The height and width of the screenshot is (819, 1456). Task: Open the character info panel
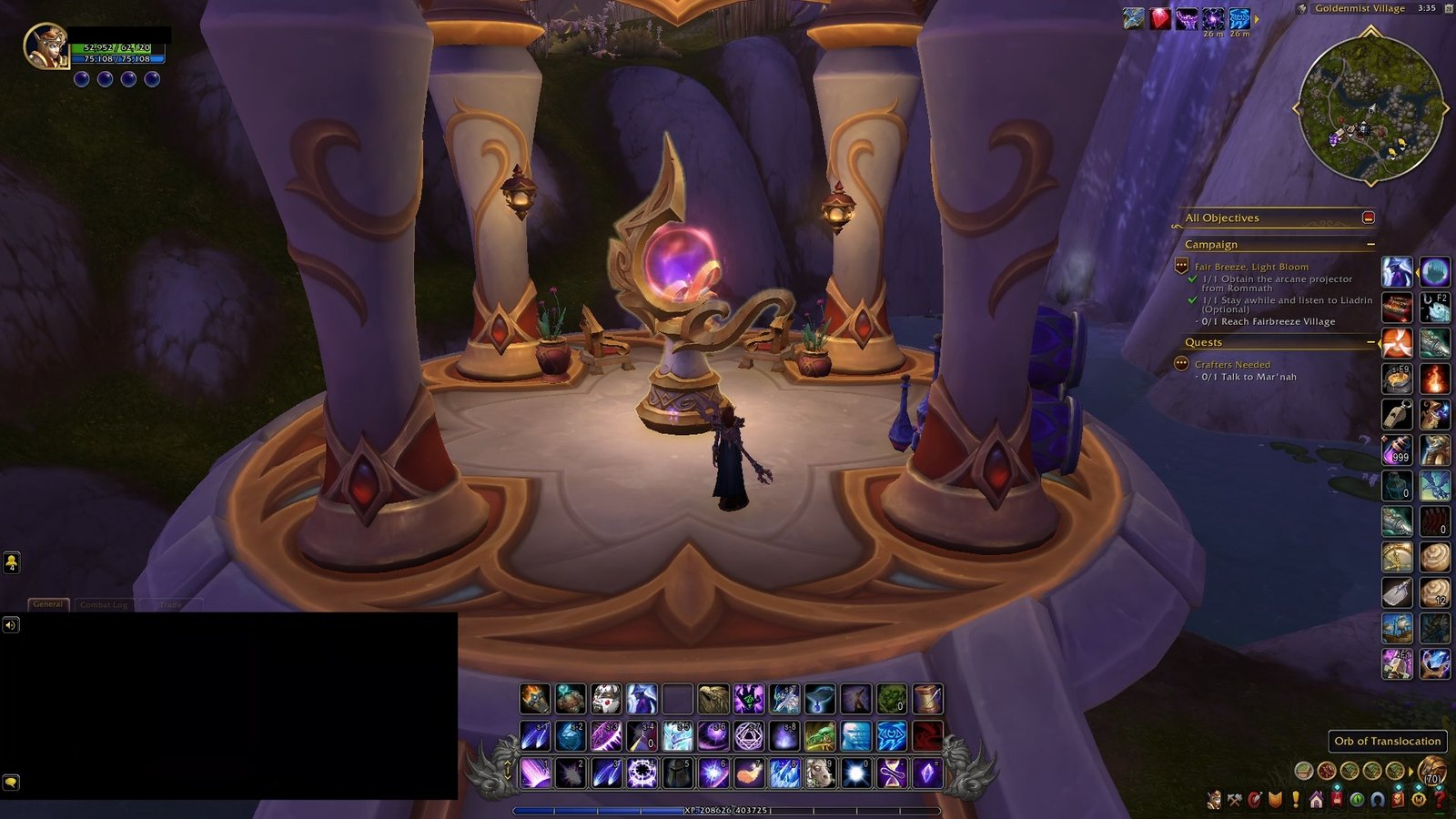click(1213, 799)
